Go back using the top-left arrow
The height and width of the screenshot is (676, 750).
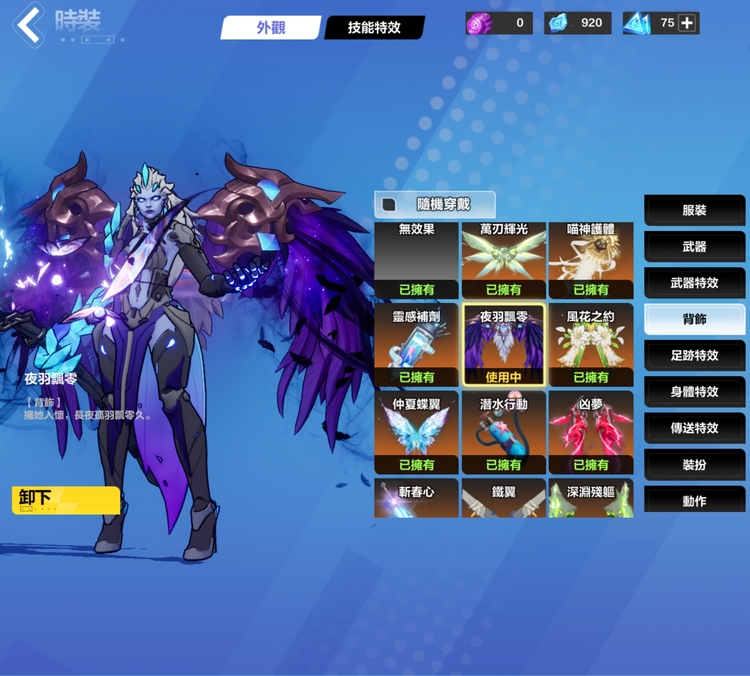point(28,25)
